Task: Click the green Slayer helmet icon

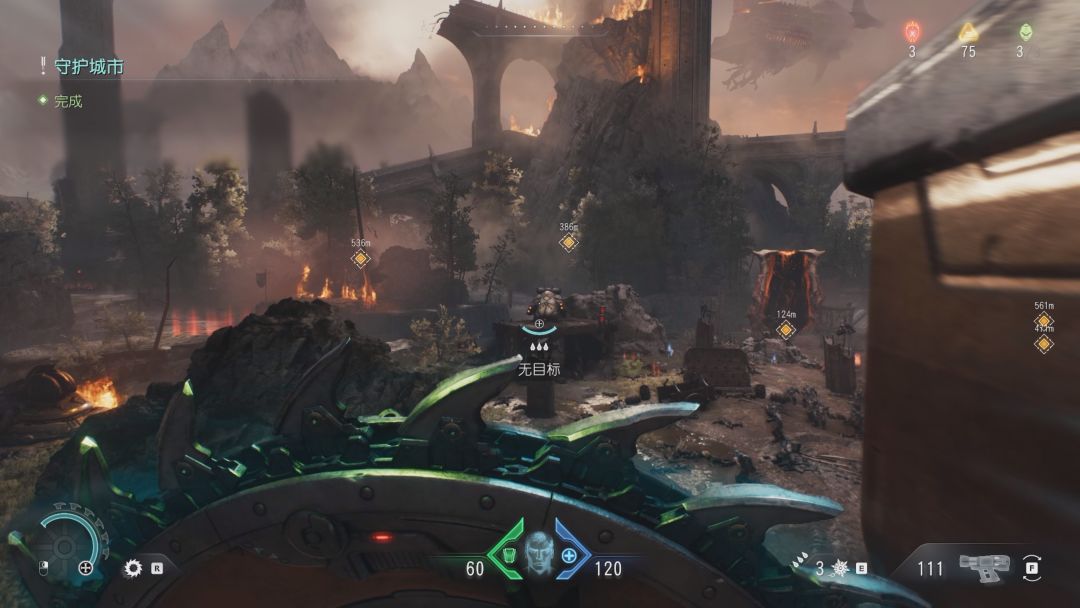Action: [1025, 32]
